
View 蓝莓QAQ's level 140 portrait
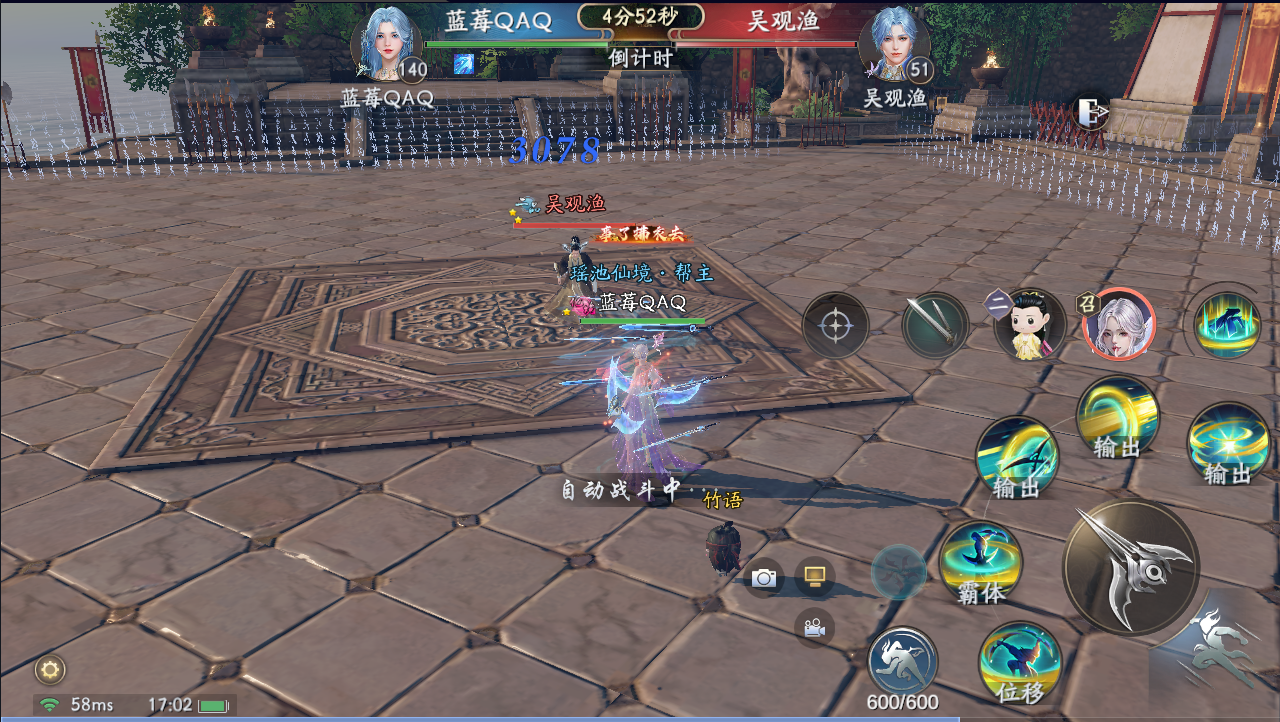[x=385, y=45]
